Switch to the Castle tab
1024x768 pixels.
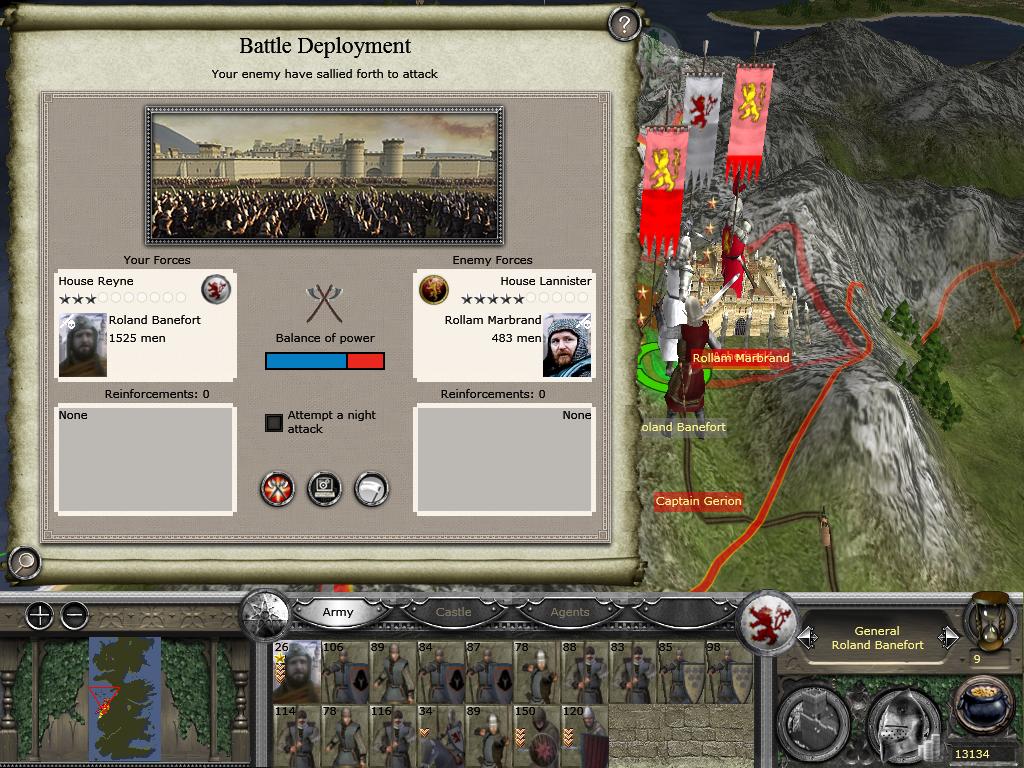(x=453, y=612)
